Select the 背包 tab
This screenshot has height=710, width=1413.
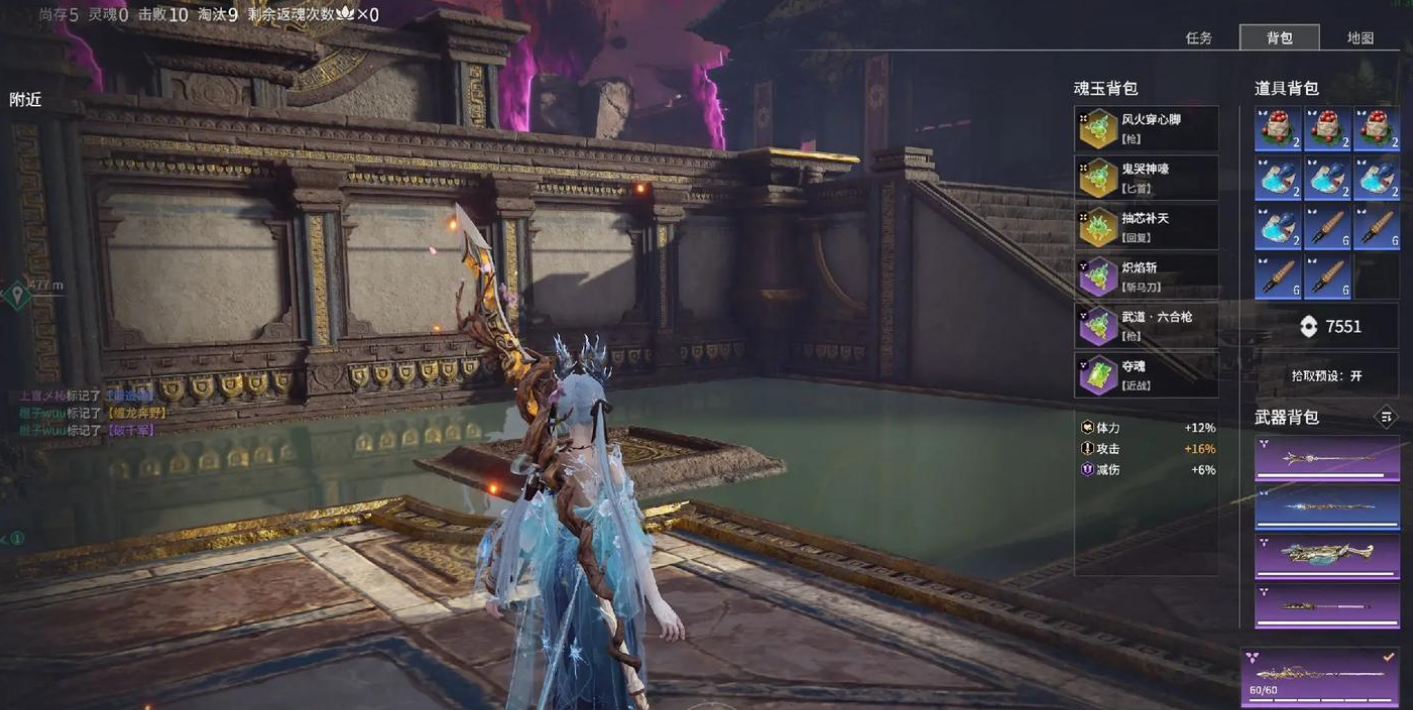1279,38
